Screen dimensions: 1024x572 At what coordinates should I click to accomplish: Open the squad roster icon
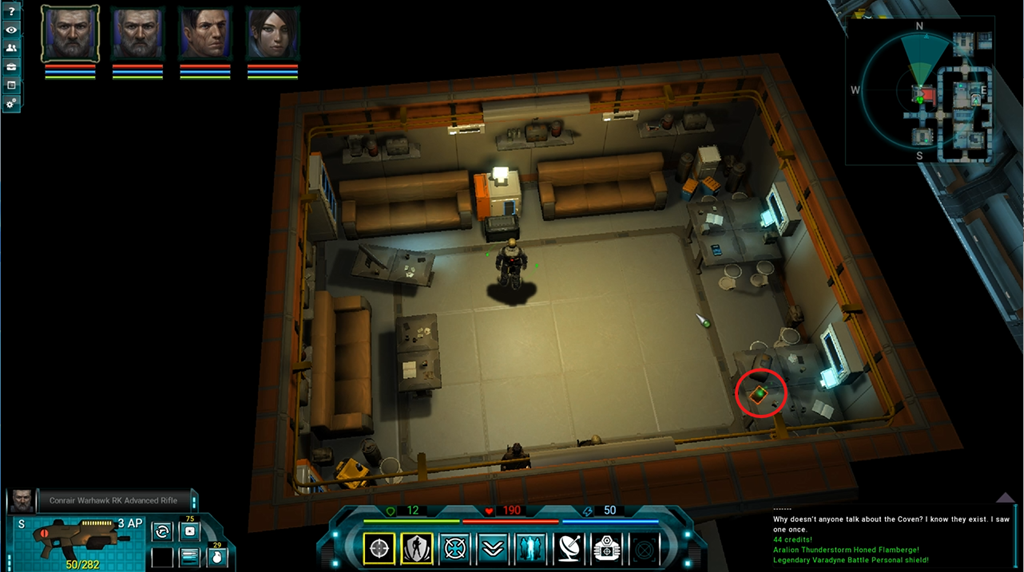(11, 48)
